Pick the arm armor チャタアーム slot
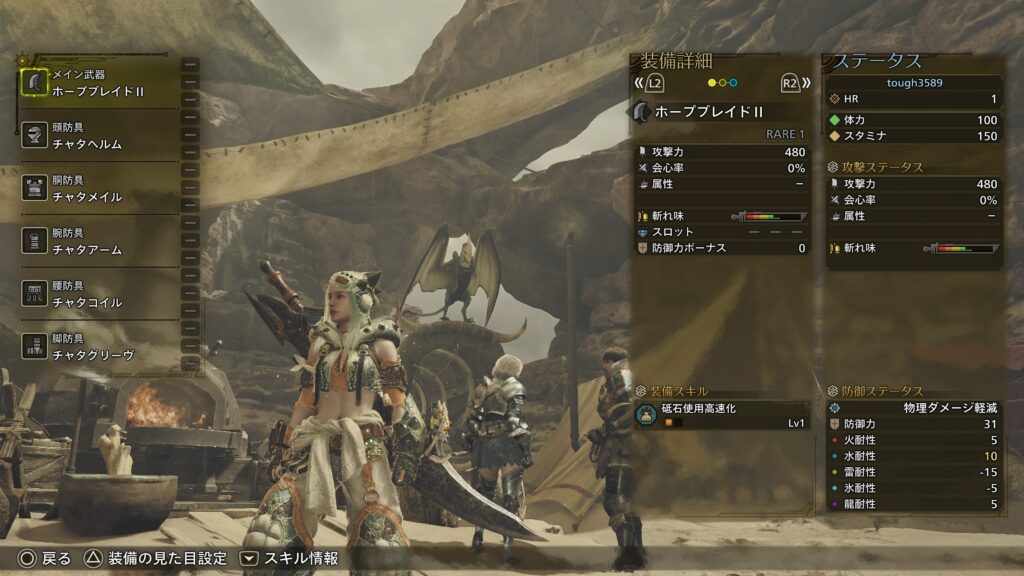This screenshot has height=576, width=1024. click(x=98, y=241)
